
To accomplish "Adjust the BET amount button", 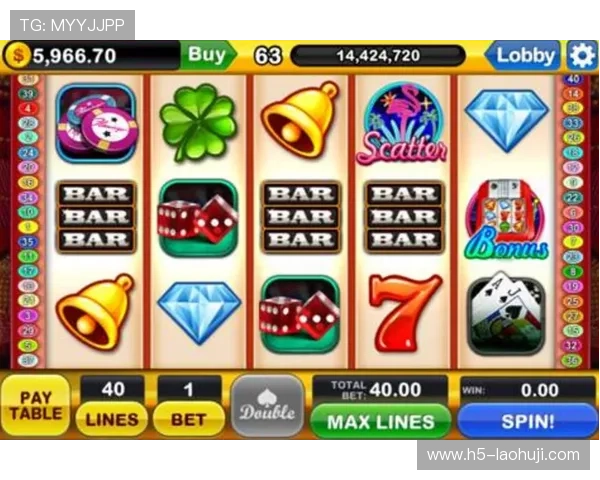I will click(188, 420).
